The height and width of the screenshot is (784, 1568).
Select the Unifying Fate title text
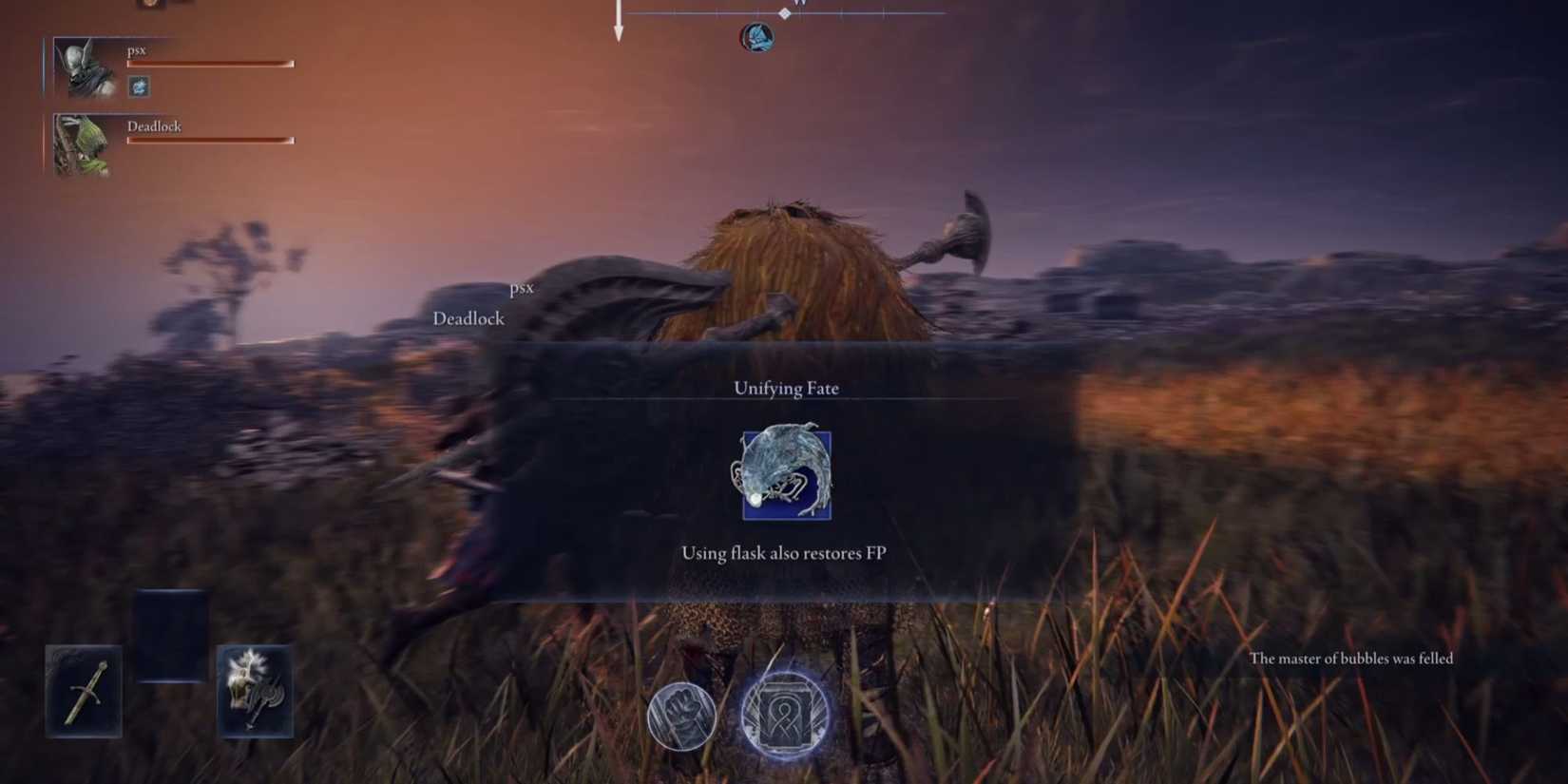coord(786,388)
